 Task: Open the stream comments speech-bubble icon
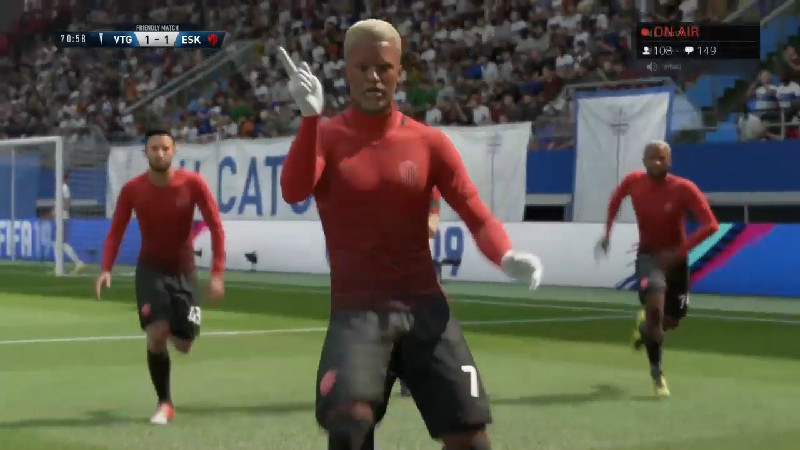pos(688,50)
